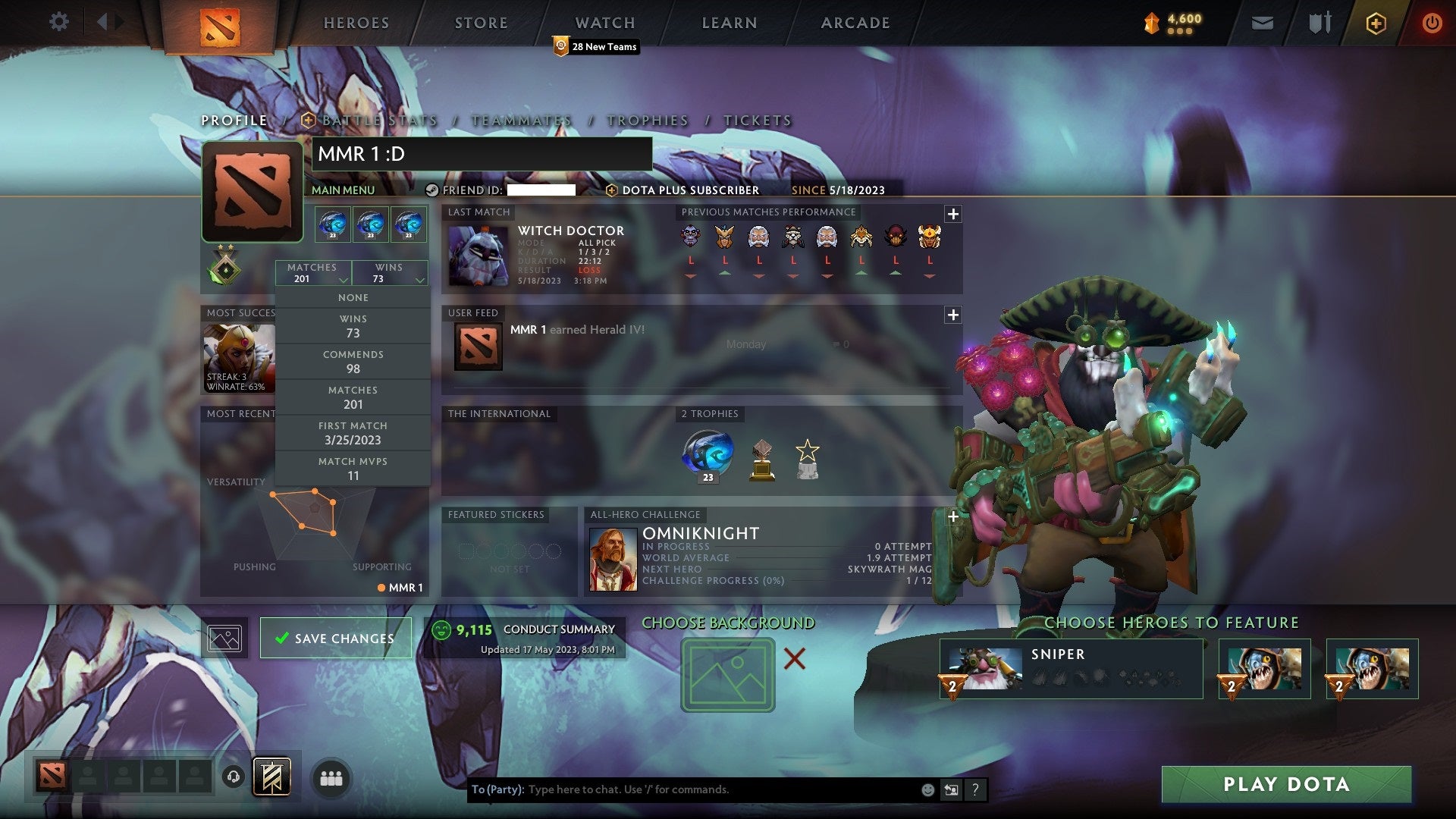Open the envelope notifications icon
Viewport: 1456px width, 819px height.
coord(1263,22)
